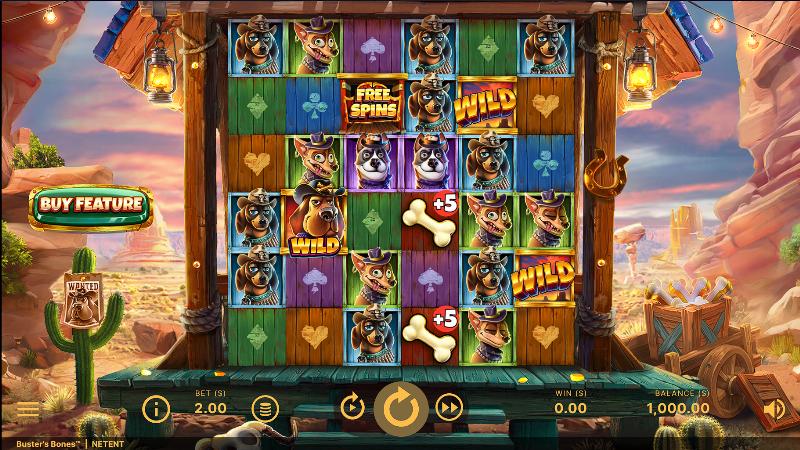Open the hamburger menu

coord(27,410)
